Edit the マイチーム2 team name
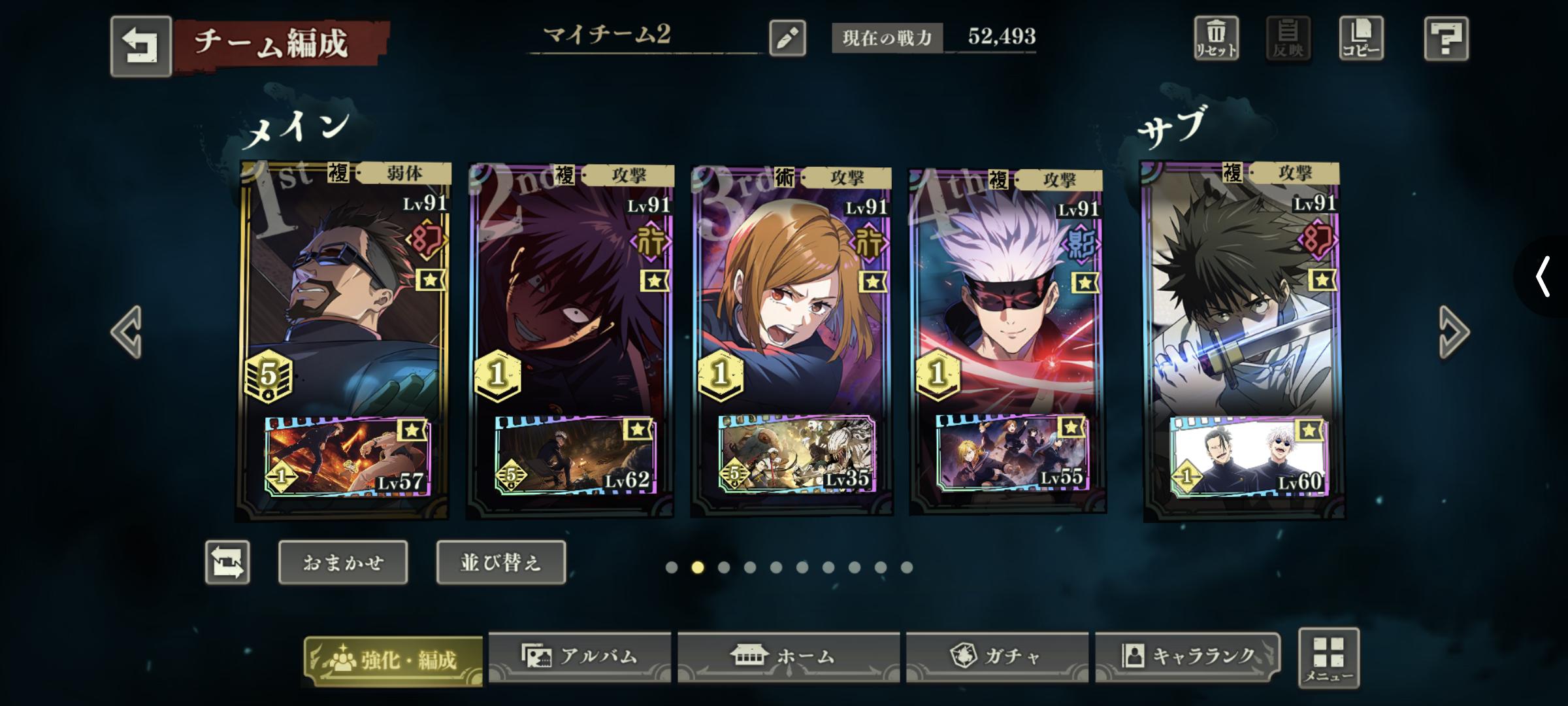 point(787,38)
